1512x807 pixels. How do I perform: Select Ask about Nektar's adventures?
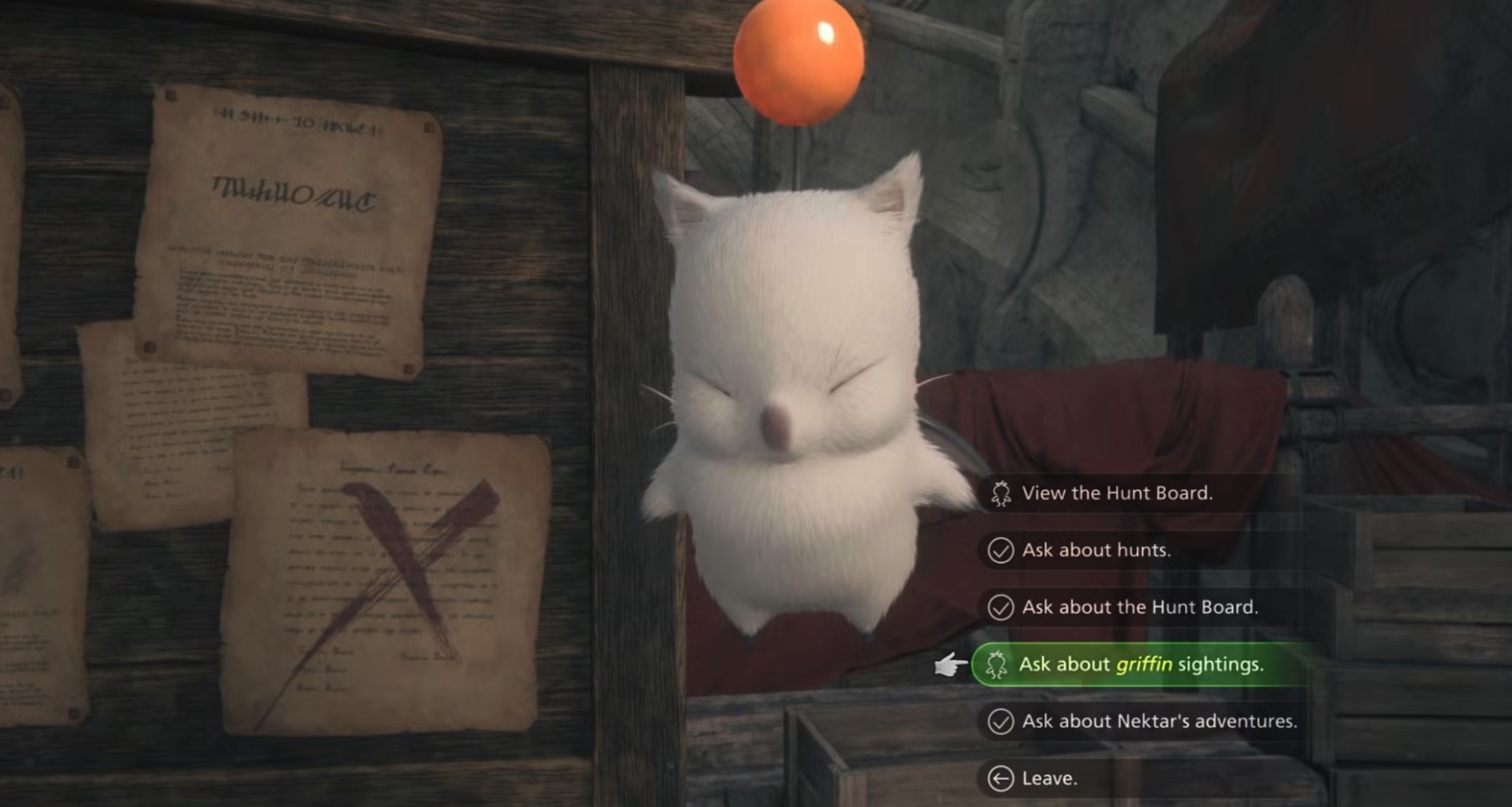tap(1158, 721)
